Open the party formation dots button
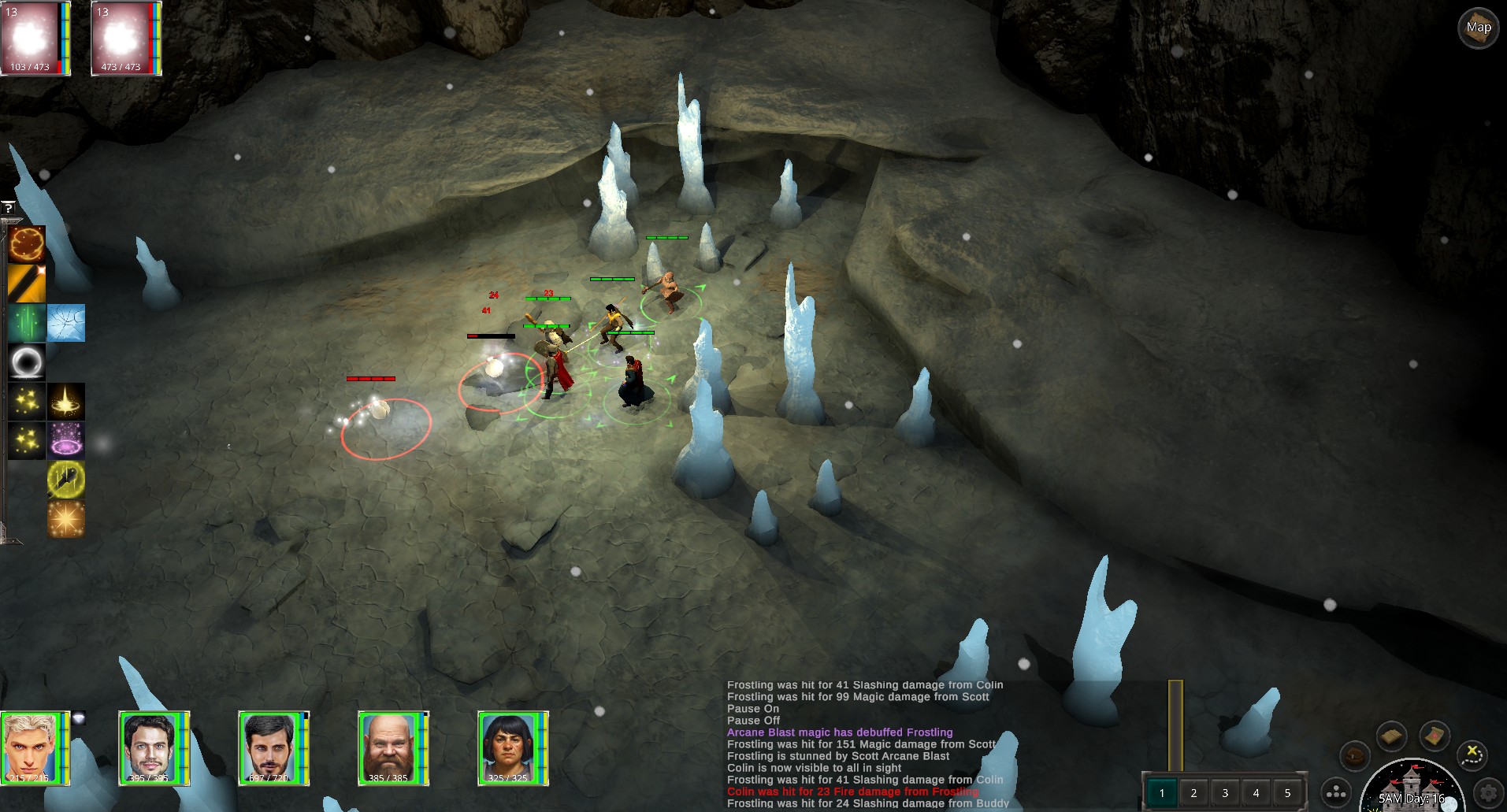Image resolution: width=1507 pixels, height=812 pixels. click(x=1336, y=793)
